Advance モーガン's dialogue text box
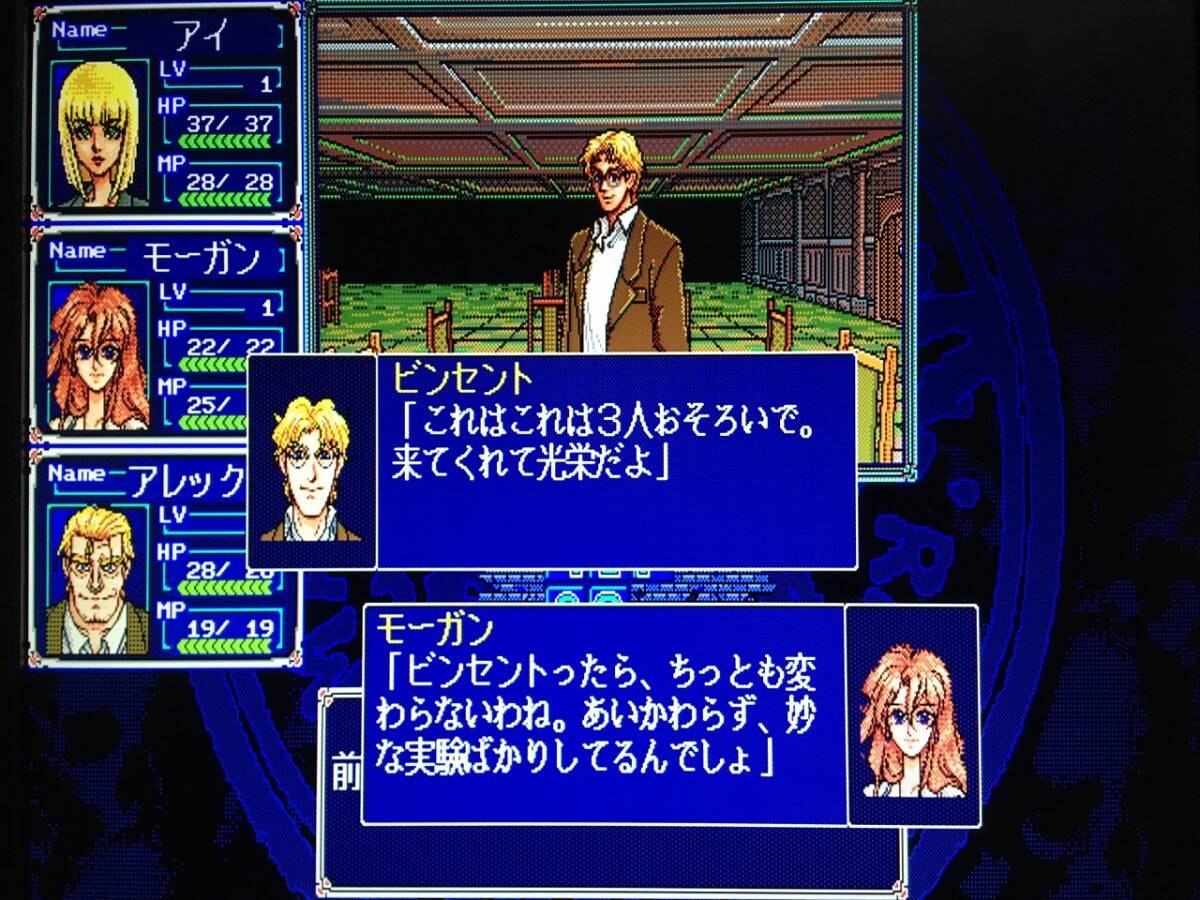This screenshot has width=1200, height=900. [x=604, y=714]
